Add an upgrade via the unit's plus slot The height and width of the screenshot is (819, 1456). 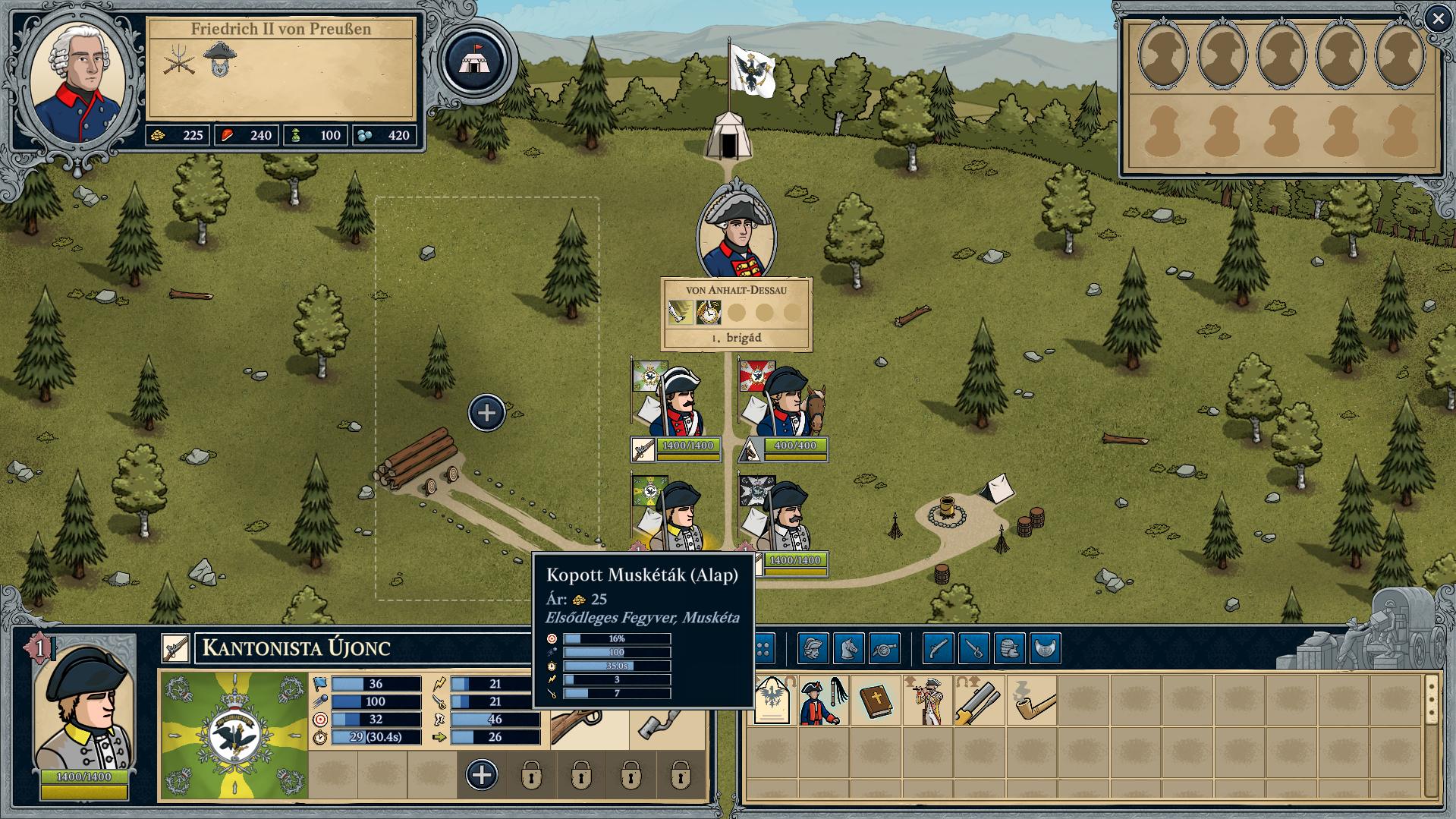click(482, 775)
